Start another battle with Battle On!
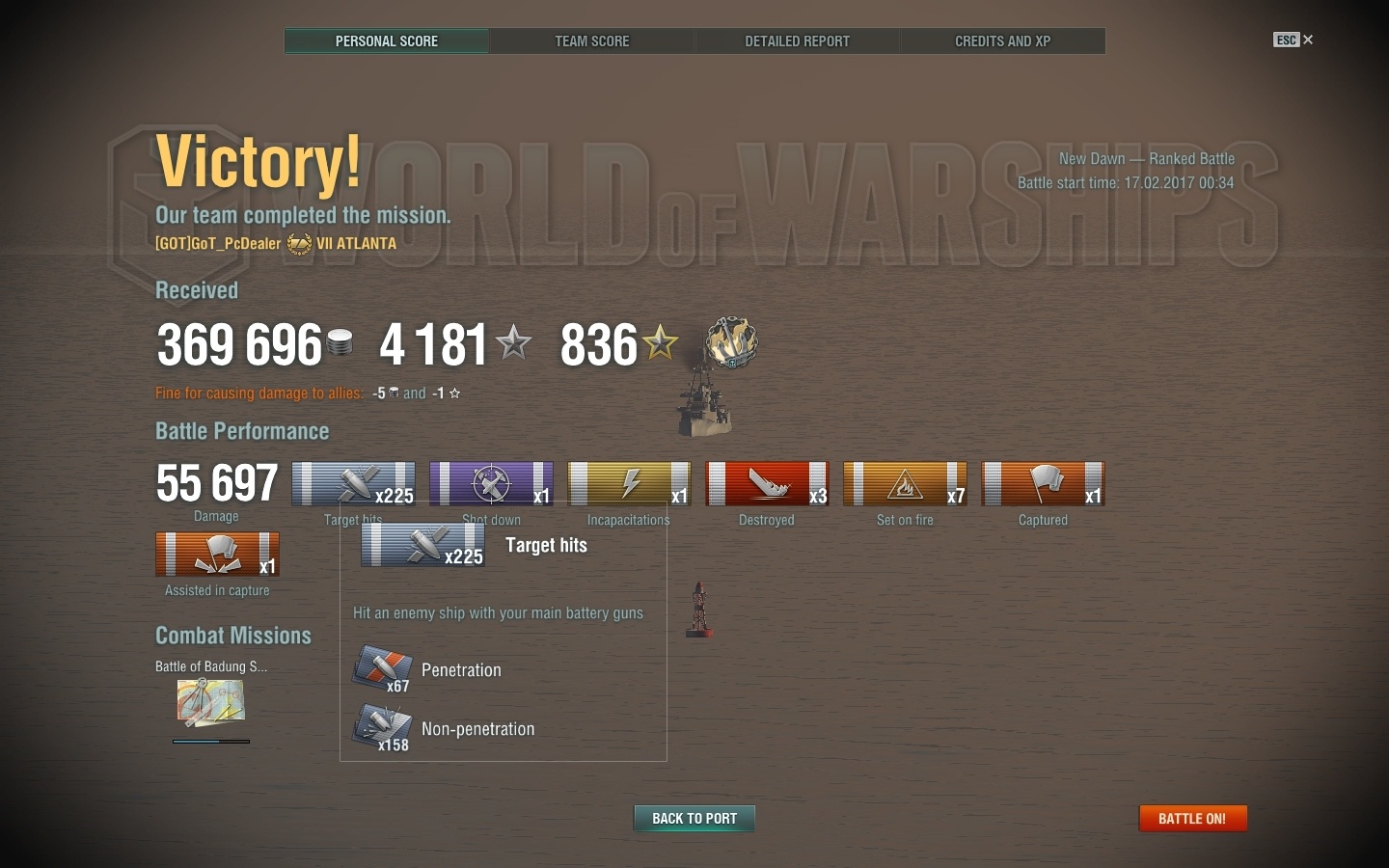 [x=1192, y=819]
